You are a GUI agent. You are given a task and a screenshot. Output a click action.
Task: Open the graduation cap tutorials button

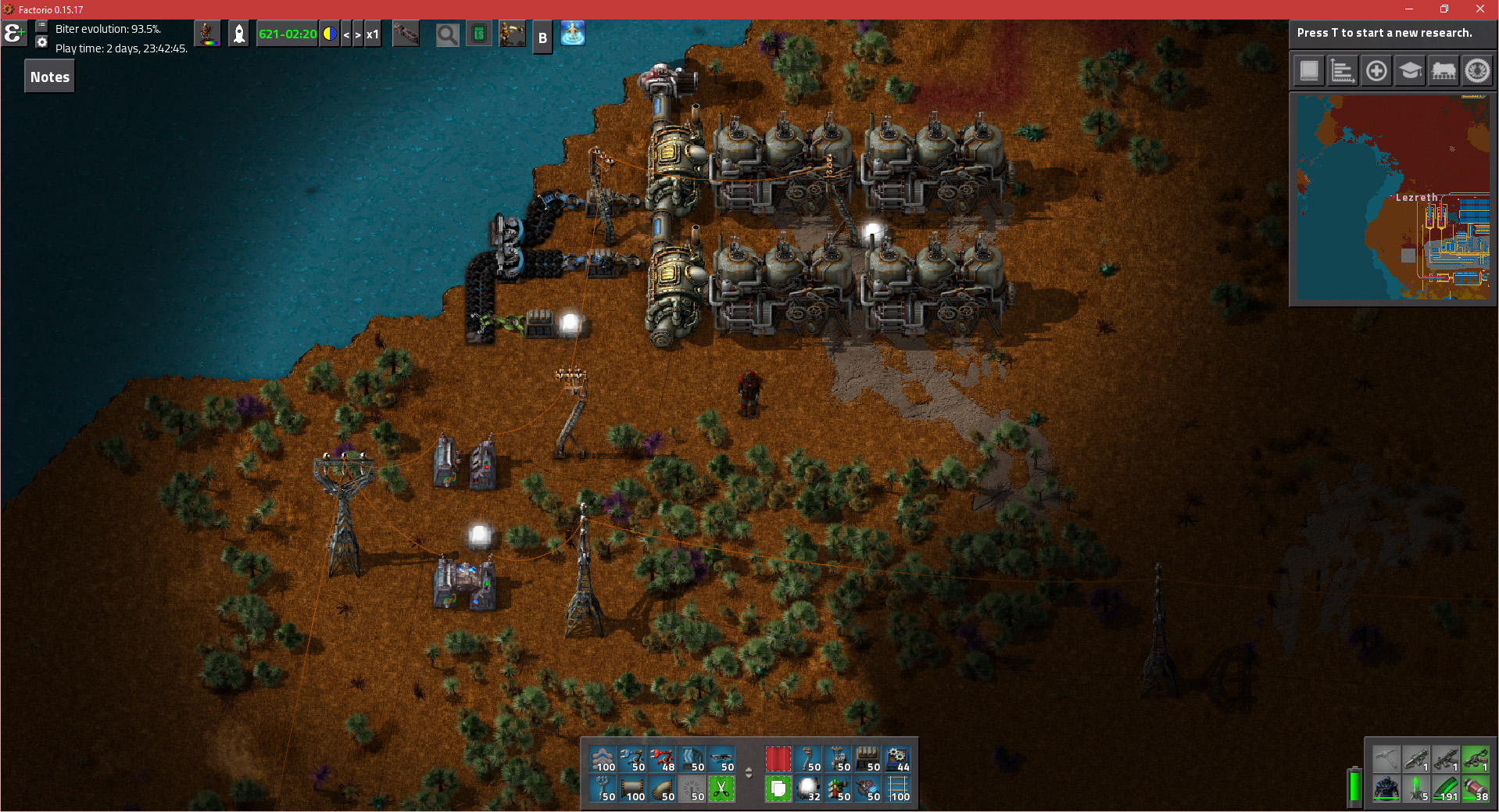coord(1410,71)
